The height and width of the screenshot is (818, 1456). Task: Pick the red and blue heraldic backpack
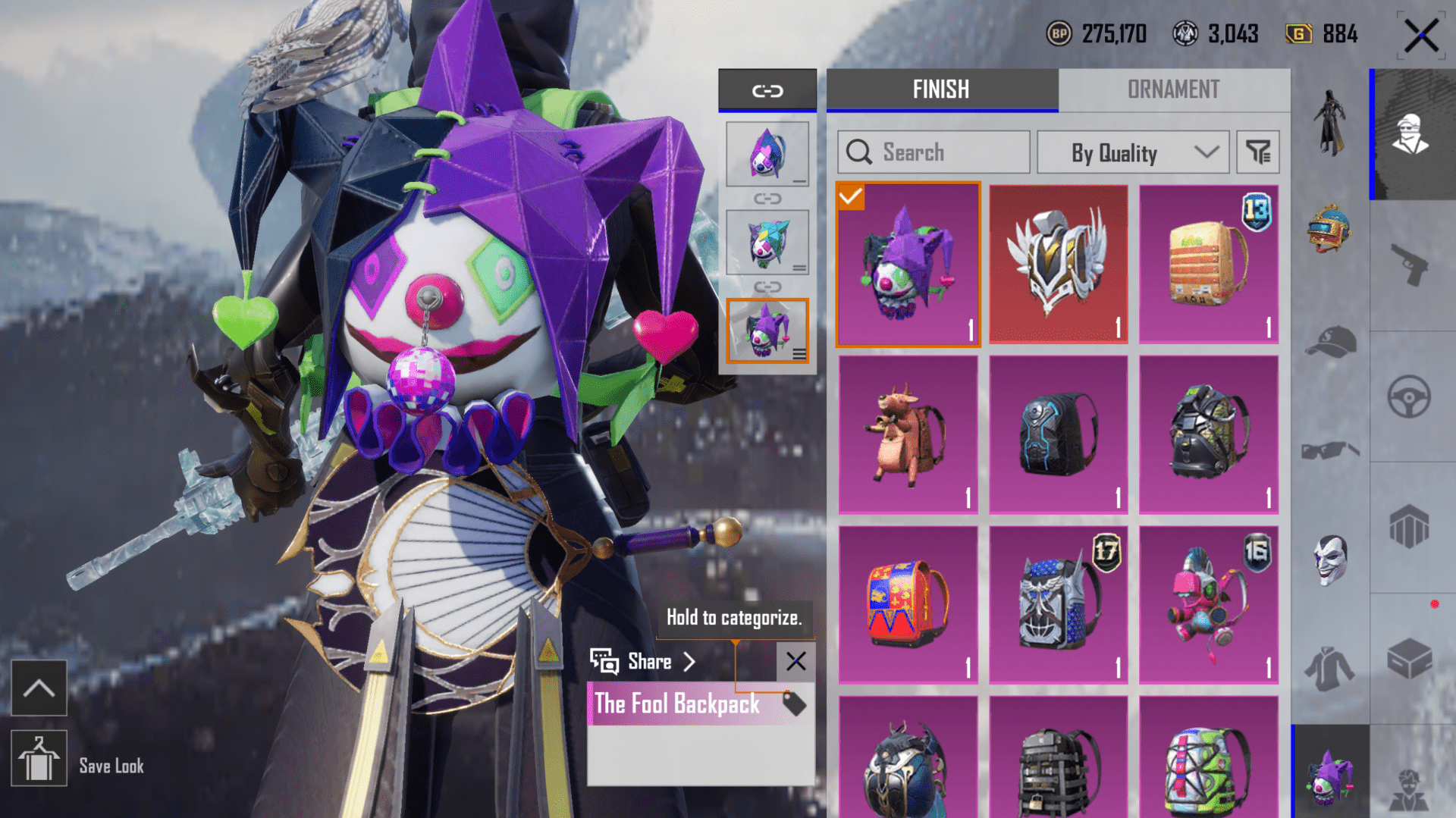[x=908, y=604]
